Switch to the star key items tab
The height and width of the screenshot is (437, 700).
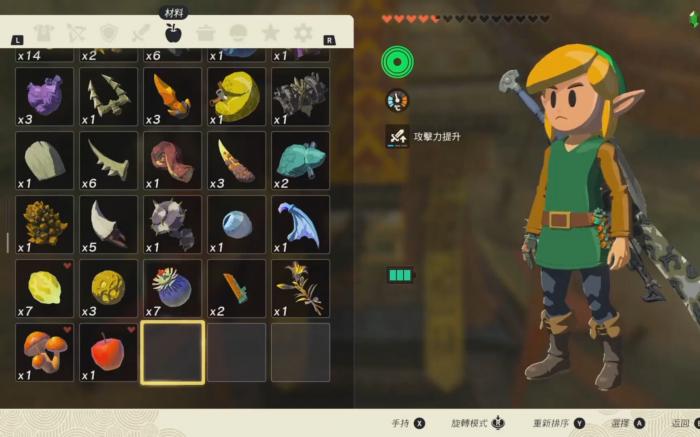[x=270, y=34]
